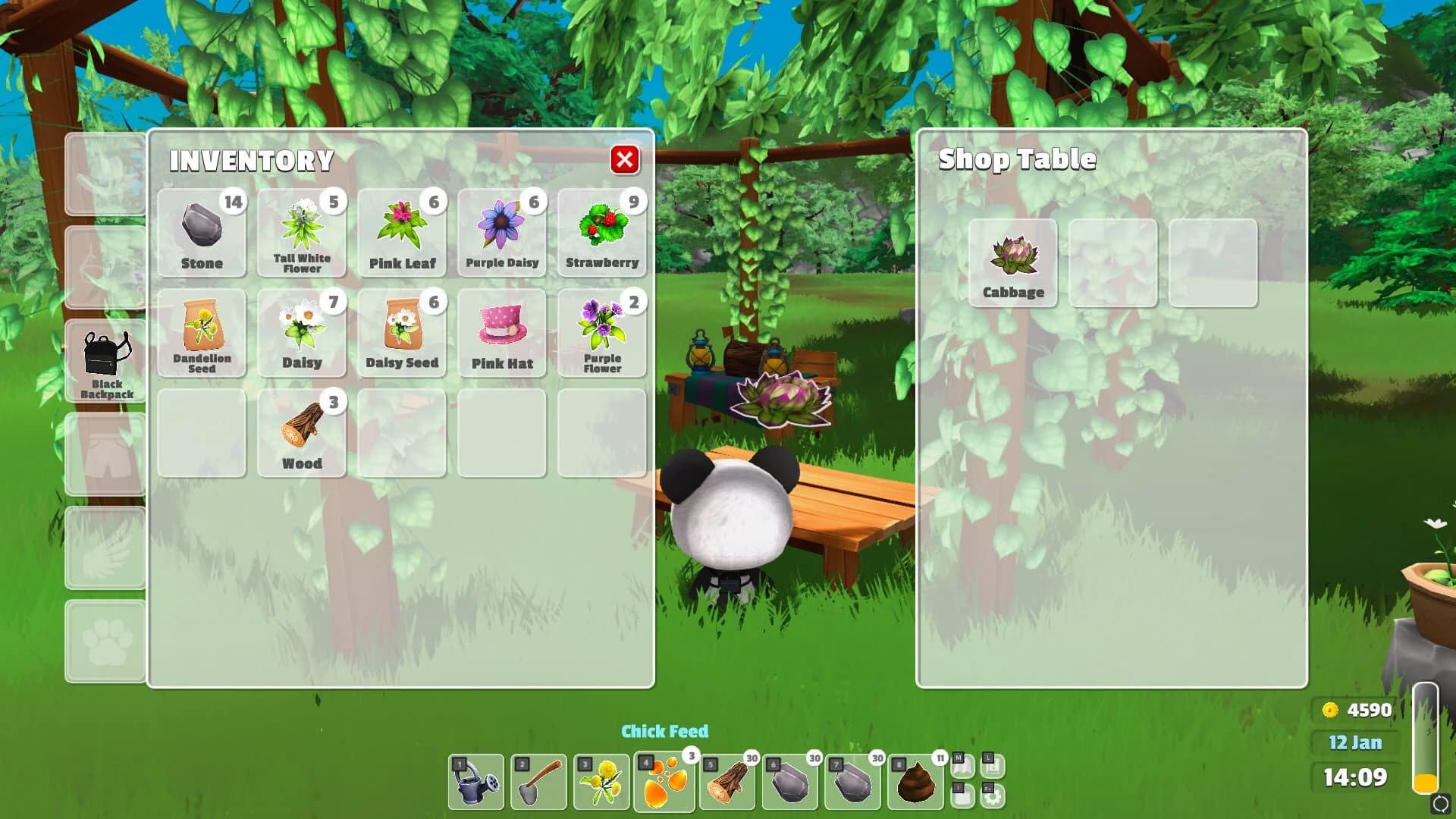Select the Stone stack in the inventory
The image size is (1456, 819).
pyautogui.click(x=201, y=231)
